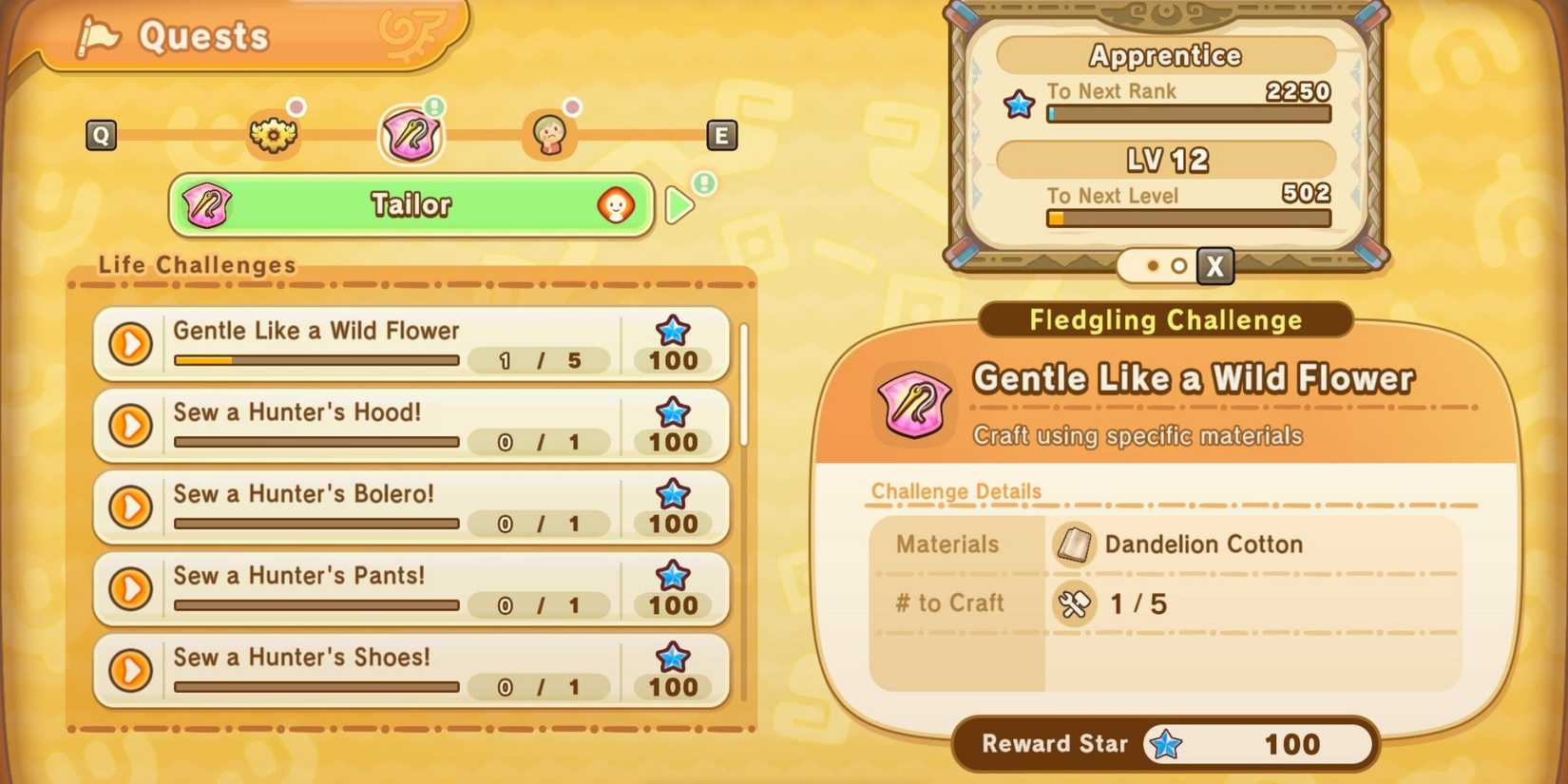
Task: Click the Reward Star icon at the bottom right
Action: point(1166,745)
